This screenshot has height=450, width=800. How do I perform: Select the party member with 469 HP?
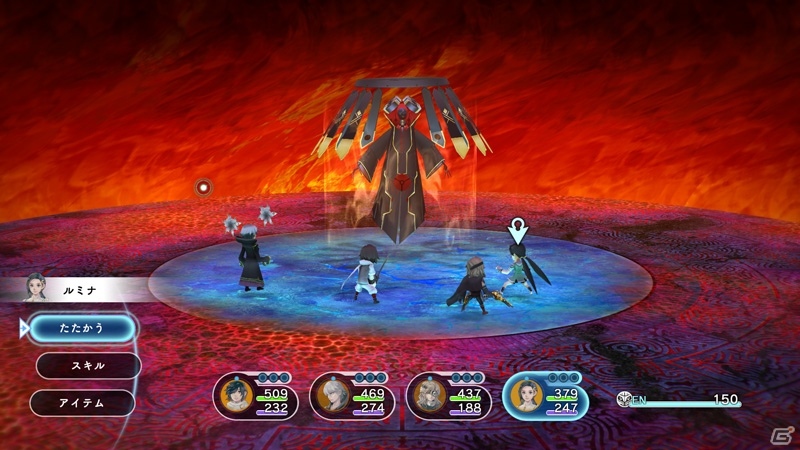point(350,396)
